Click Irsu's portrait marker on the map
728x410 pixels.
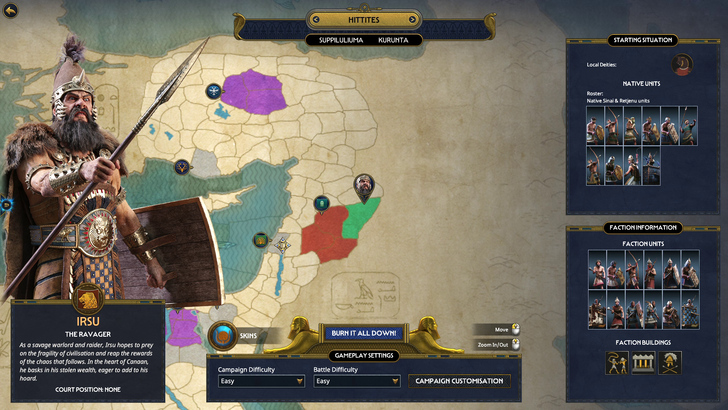point(367,186)
